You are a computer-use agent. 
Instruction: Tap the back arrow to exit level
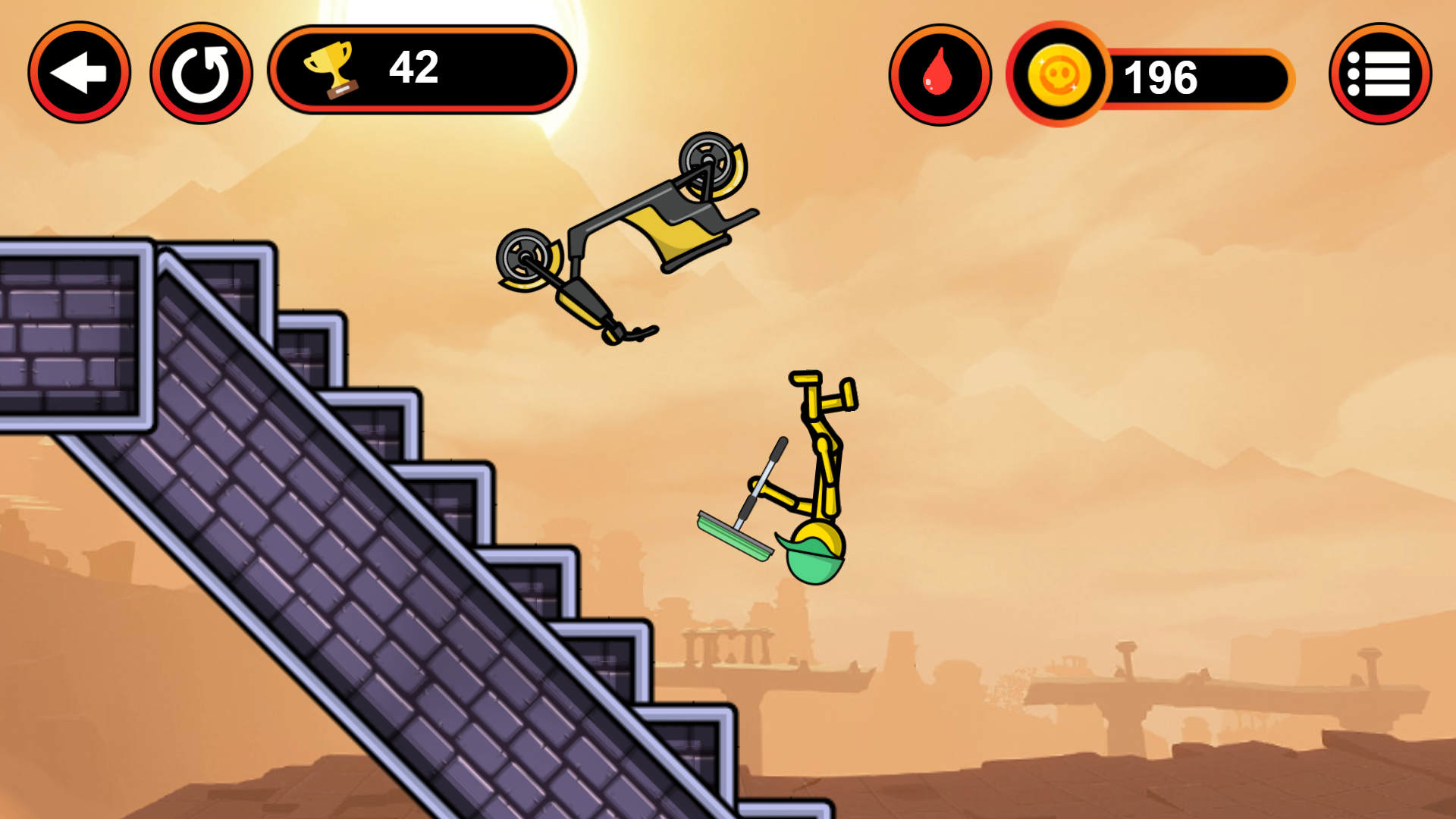[x=78, y=72]
